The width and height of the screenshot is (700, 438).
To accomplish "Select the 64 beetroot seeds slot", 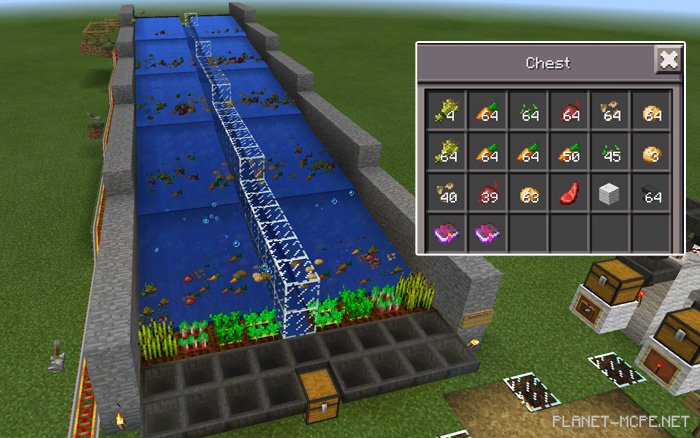I will 611,112.
